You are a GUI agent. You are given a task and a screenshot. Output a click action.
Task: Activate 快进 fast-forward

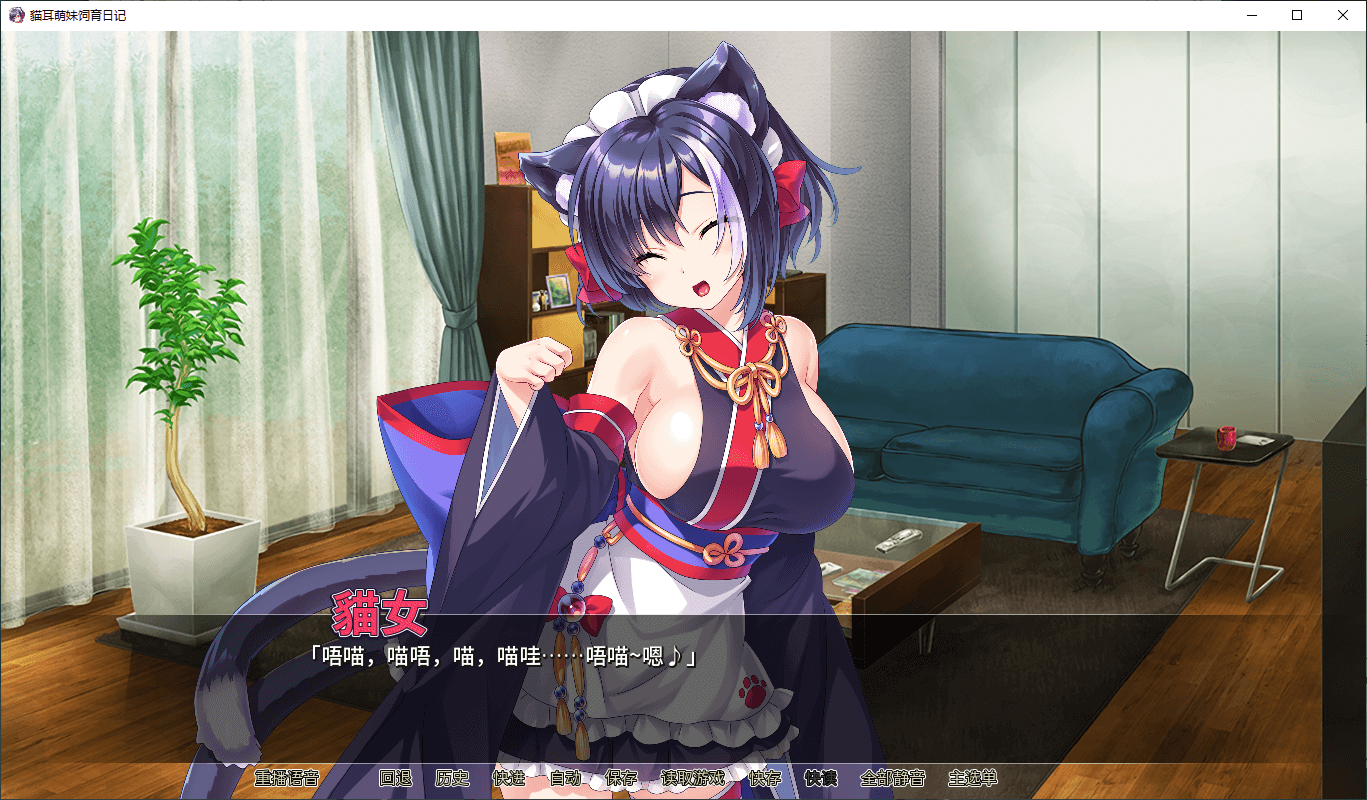coord(509,778)
